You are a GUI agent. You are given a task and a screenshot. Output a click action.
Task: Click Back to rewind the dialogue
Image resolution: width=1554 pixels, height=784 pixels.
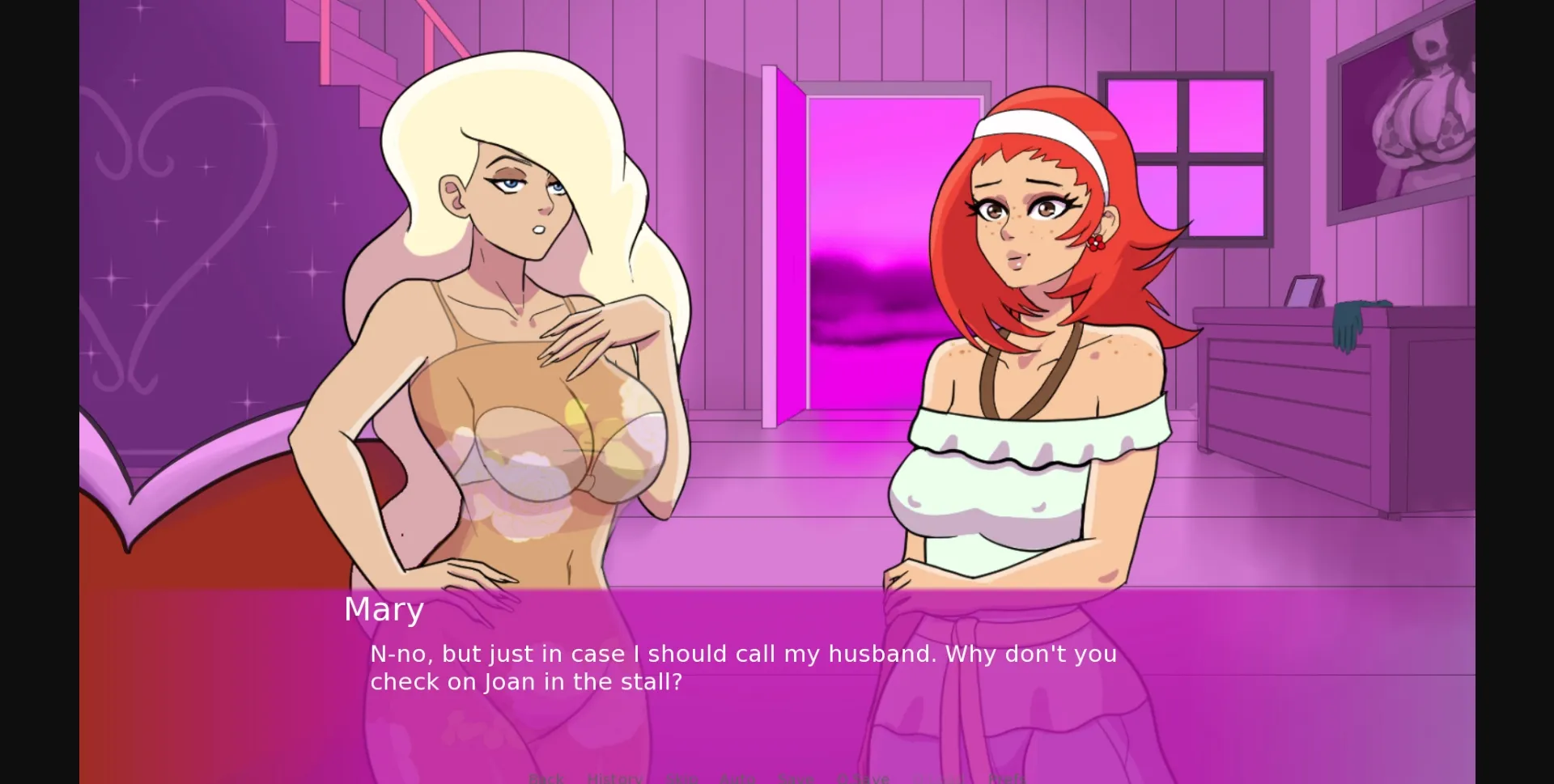pos(546,777)
